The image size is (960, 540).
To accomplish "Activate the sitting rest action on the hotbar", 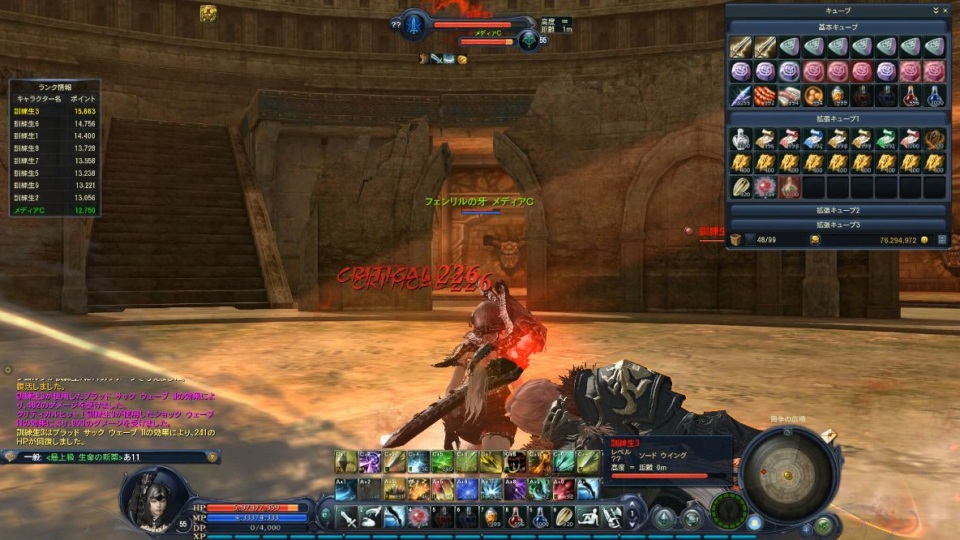I will [590, 516].
